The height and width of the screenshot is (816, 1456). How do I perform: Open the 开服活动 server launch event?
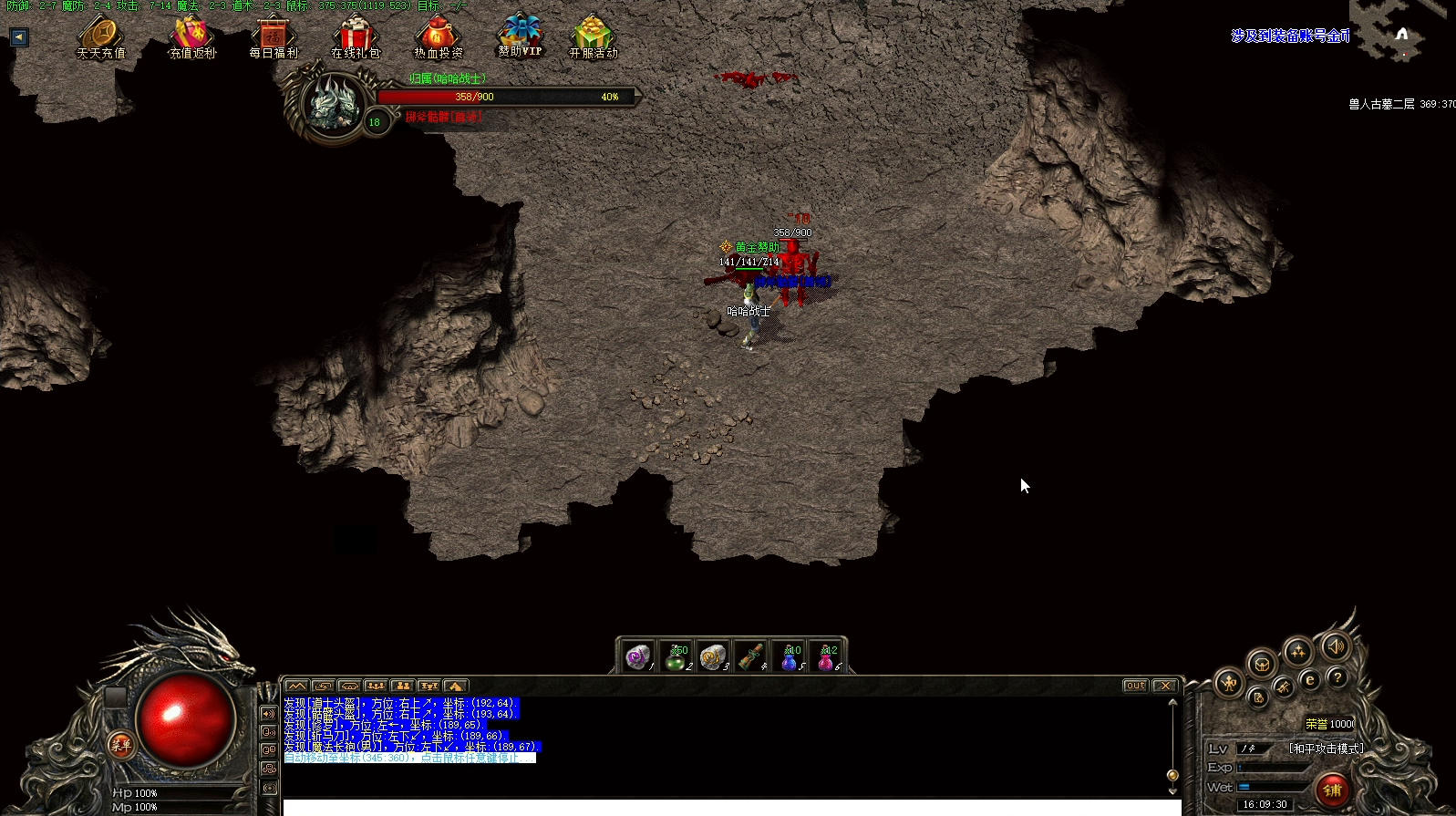click(x=593, y=37)
